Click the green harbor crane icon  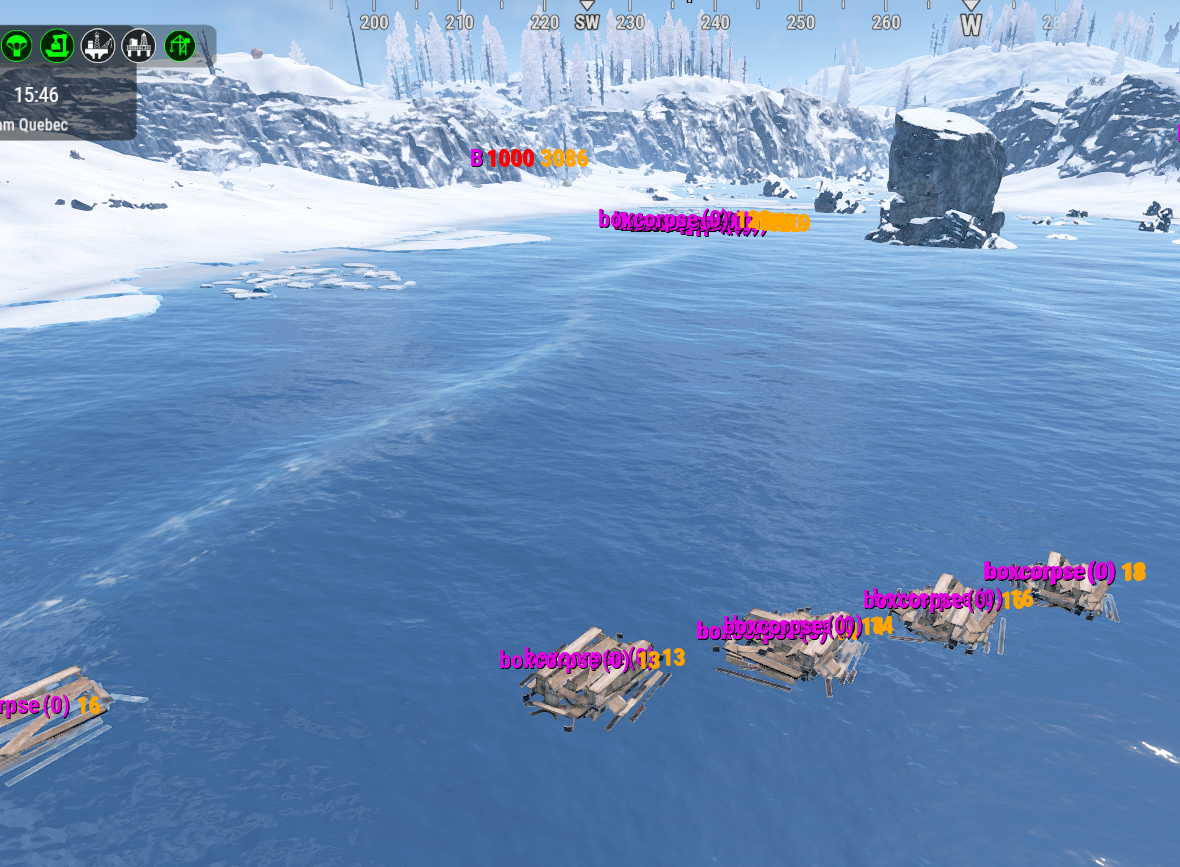click(x=180, y=45)
